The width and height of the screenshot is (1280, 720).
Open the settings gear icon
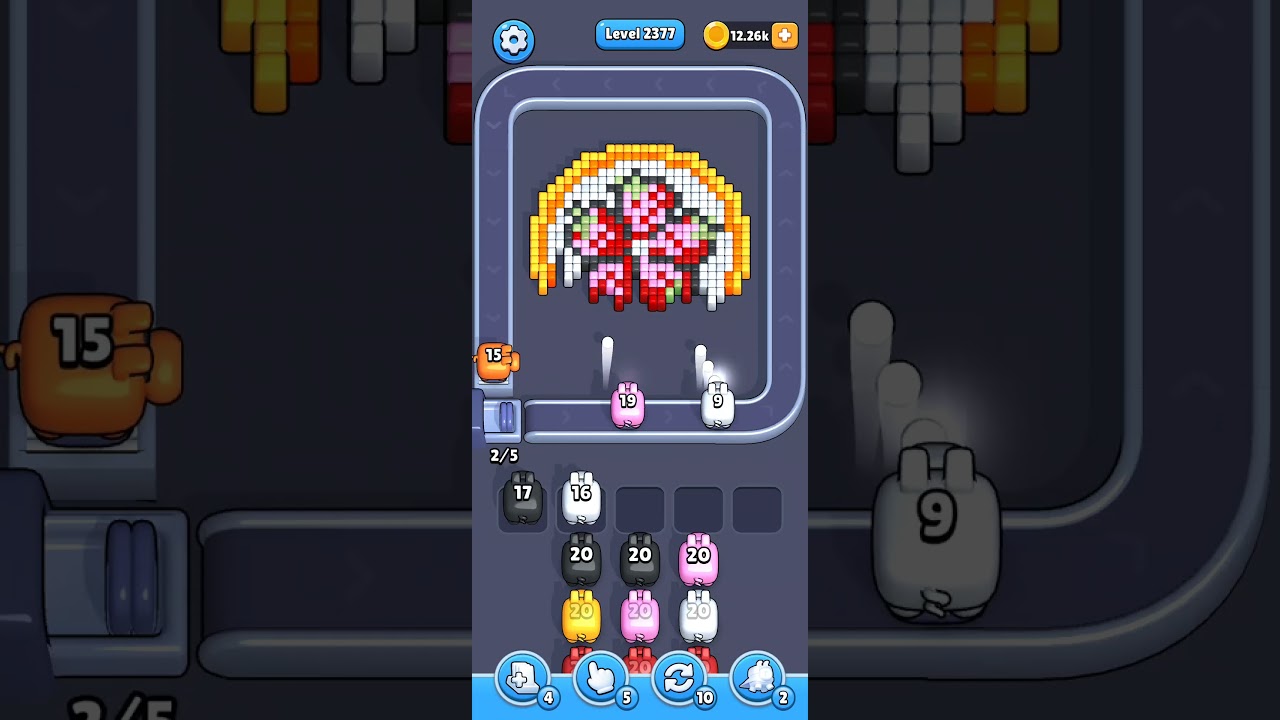coord(514,41)
